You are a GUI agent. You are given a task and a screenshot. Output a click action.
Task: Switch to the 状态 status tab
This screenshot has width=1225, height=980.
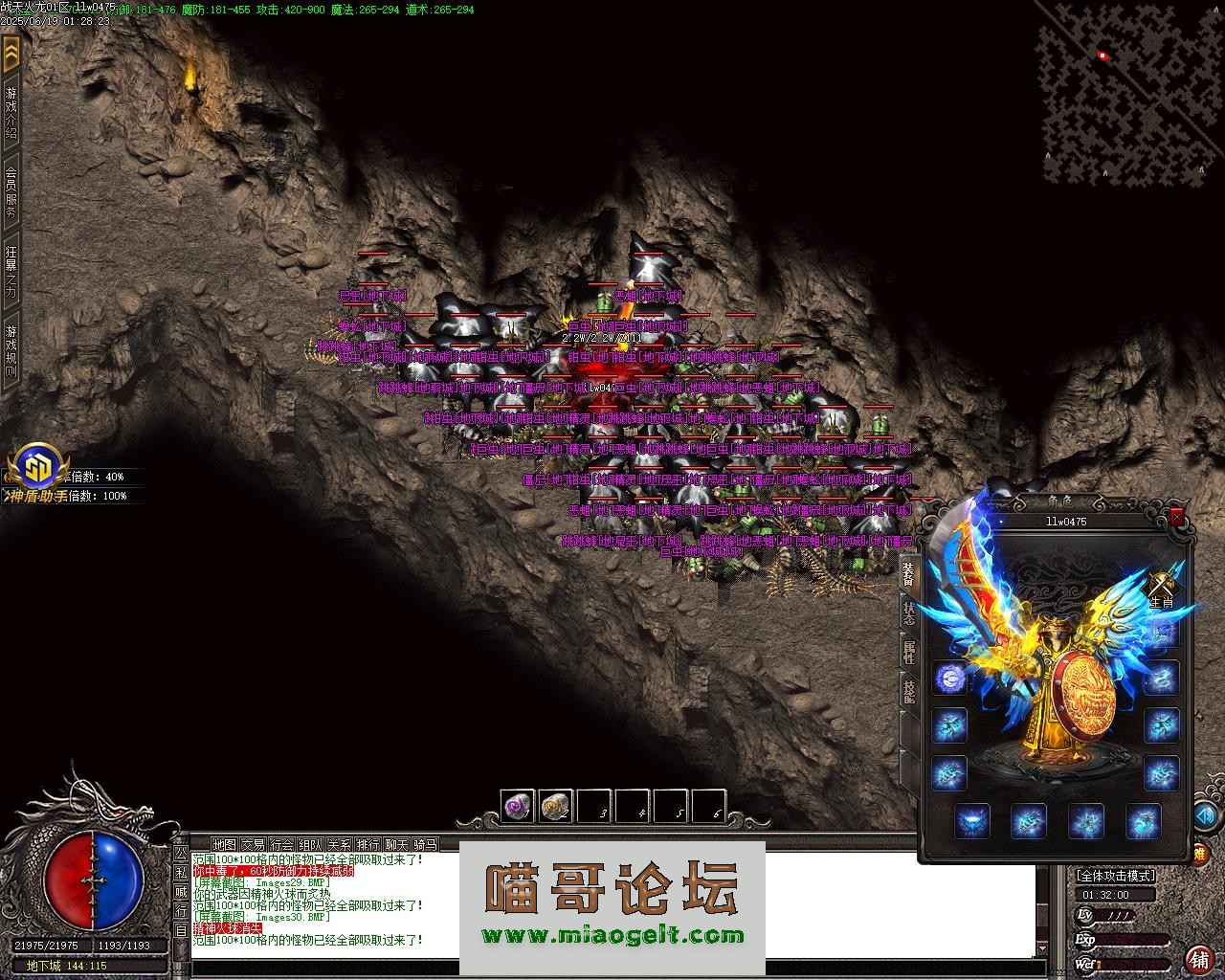[909, 613]
